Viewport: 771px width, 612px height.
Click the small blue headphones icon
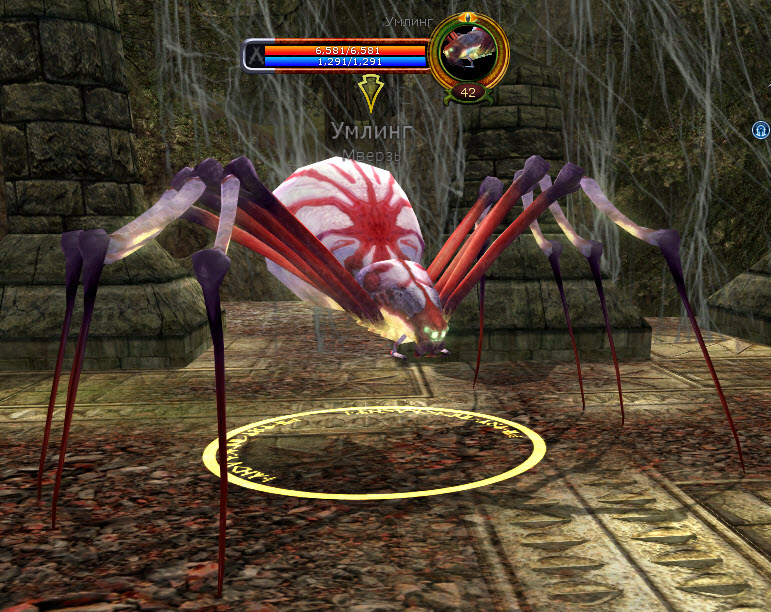[x=761, y=129]
